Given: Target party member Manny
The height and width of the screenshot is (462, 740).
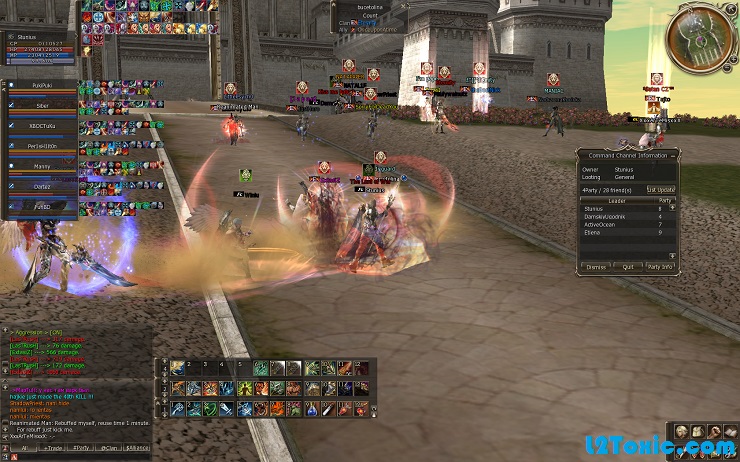Looking at the screenshot, I should [x=42, y=166].
